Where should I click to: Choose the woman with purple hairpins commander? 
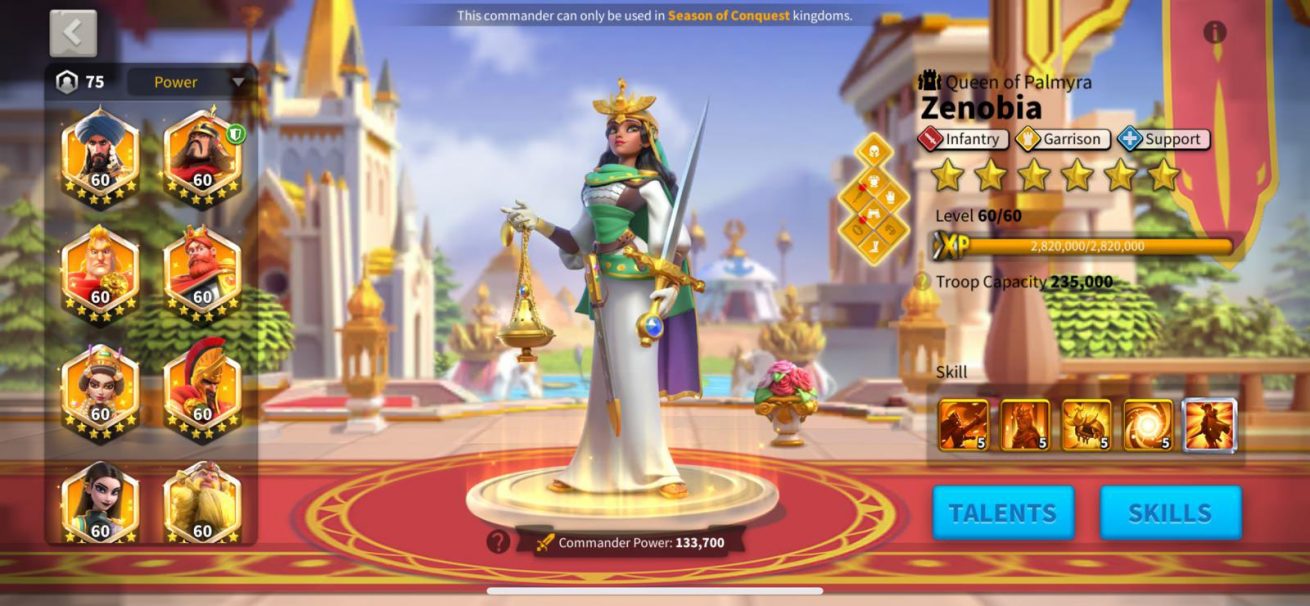100,389
